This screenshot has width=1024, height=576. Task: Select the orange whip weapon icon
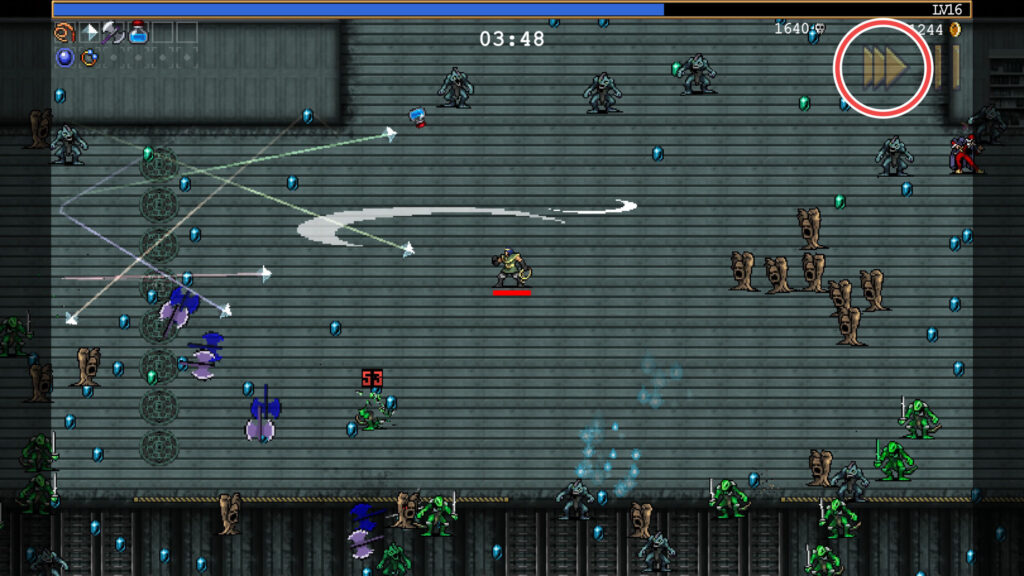pos(65,33)
